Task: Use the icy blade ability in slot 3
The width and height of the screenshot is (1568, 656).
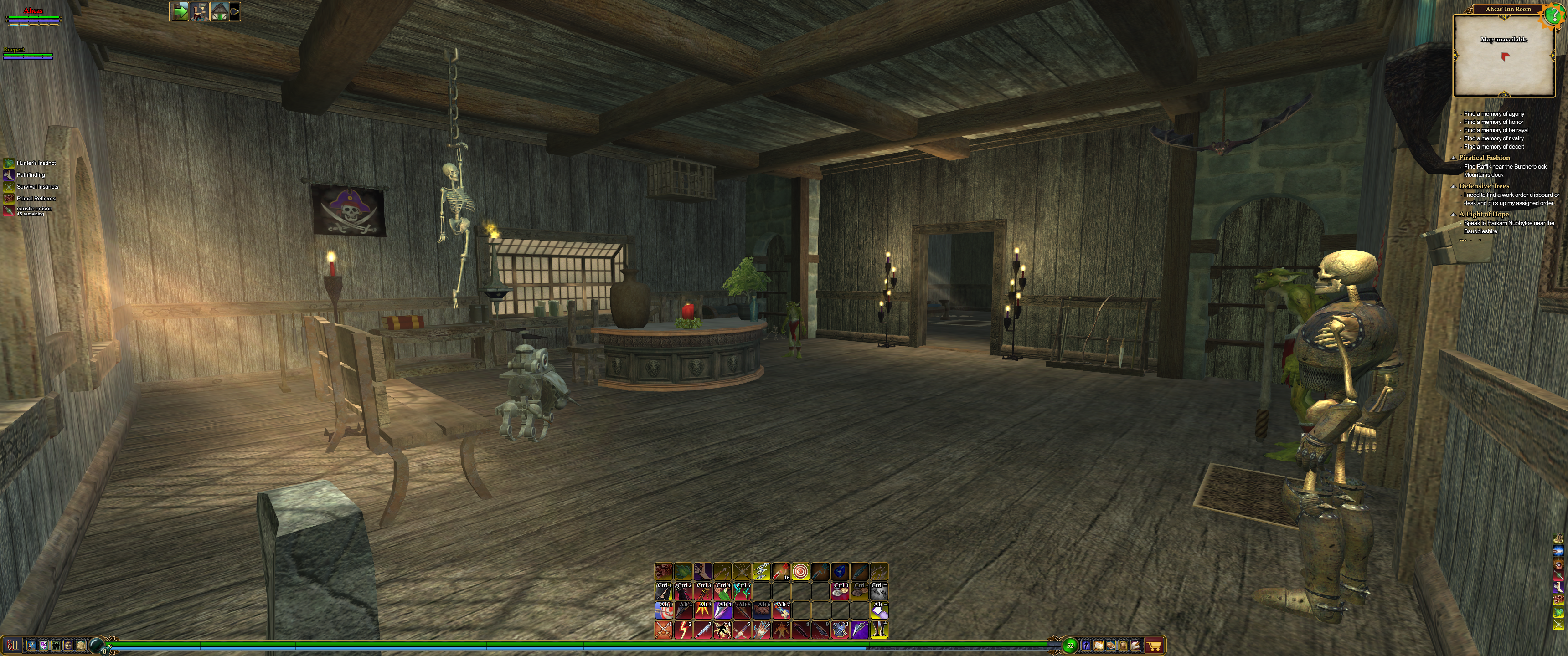Action: click(x=702, y=630)
